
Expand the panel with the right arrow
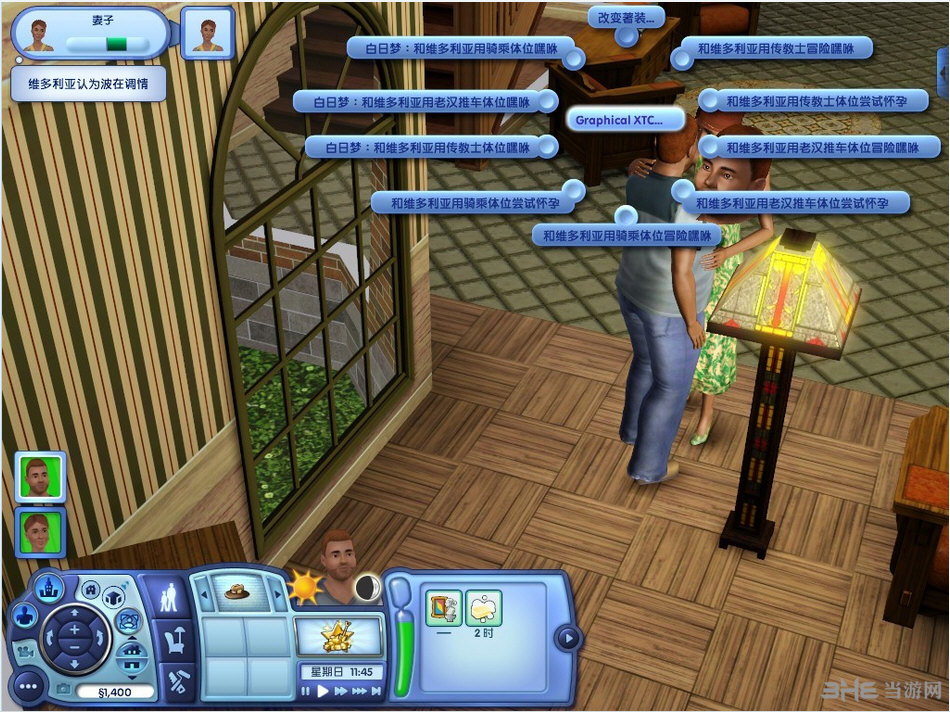pos(567,638)
